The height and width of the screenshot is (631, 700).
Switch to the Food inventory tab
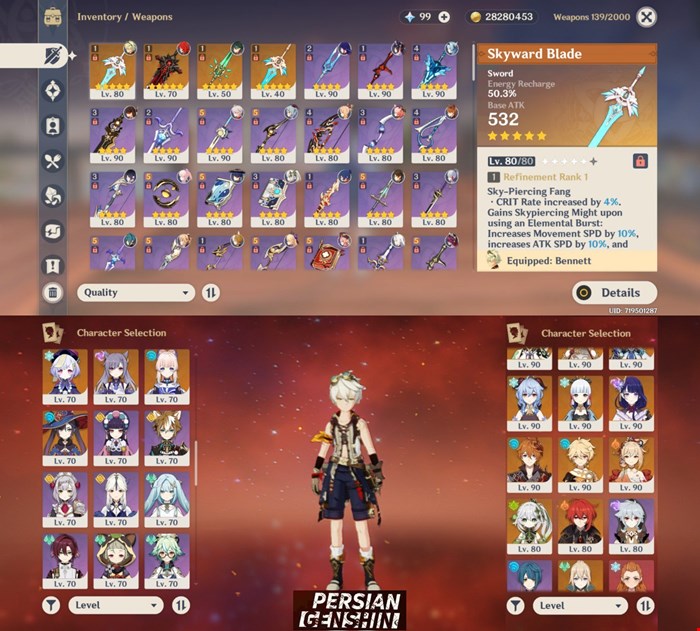point(53,160)
